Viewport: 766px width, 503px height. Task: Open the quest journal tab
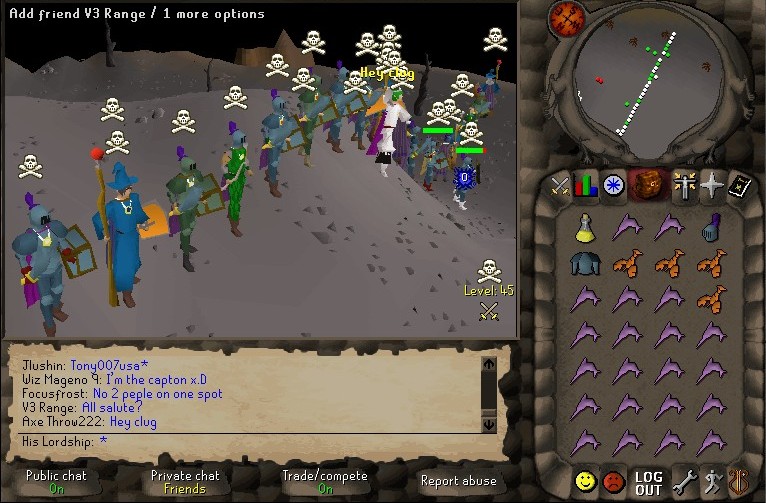point(613,185)
